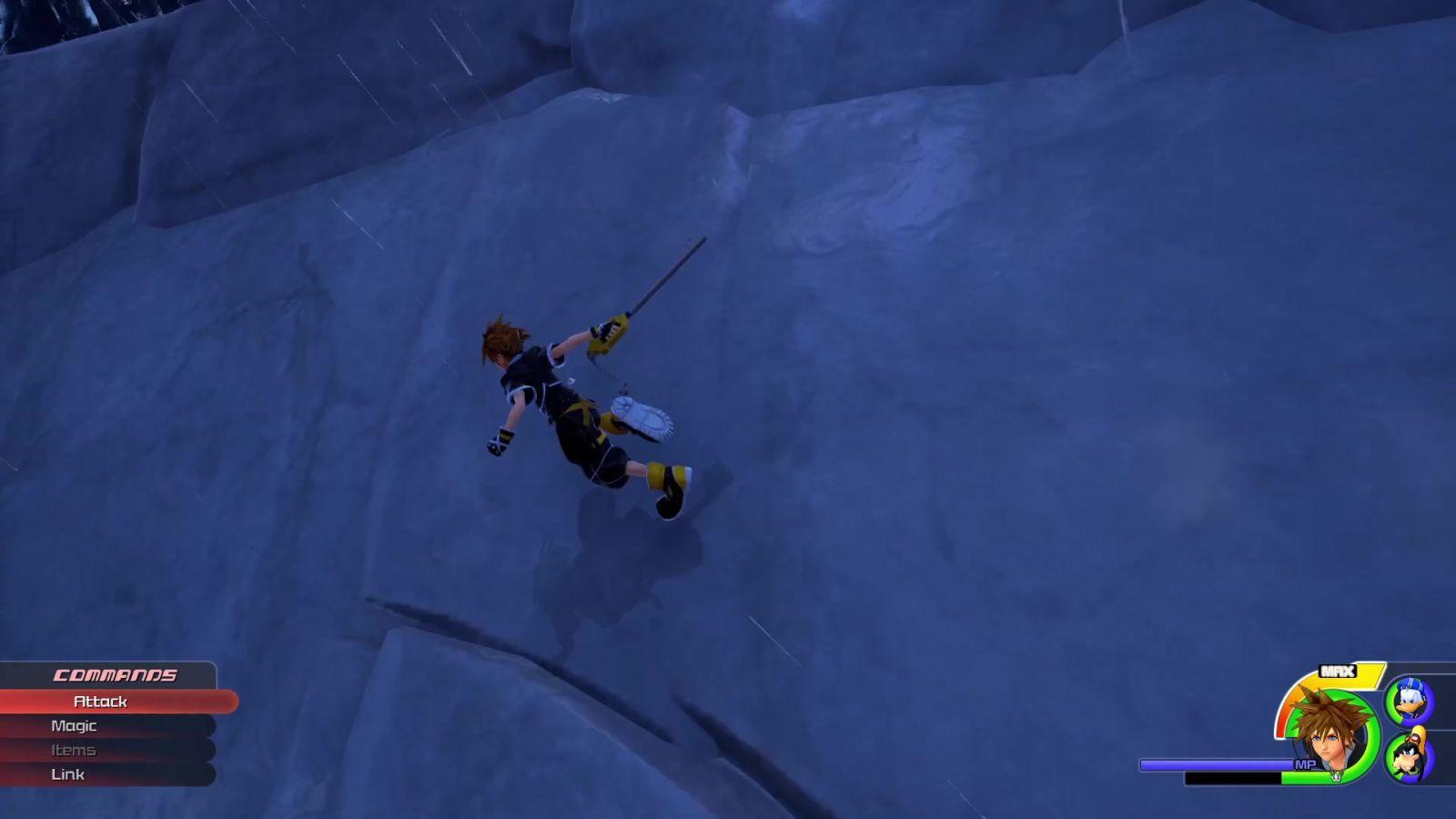Select Goofy's party portrait

1409,756
